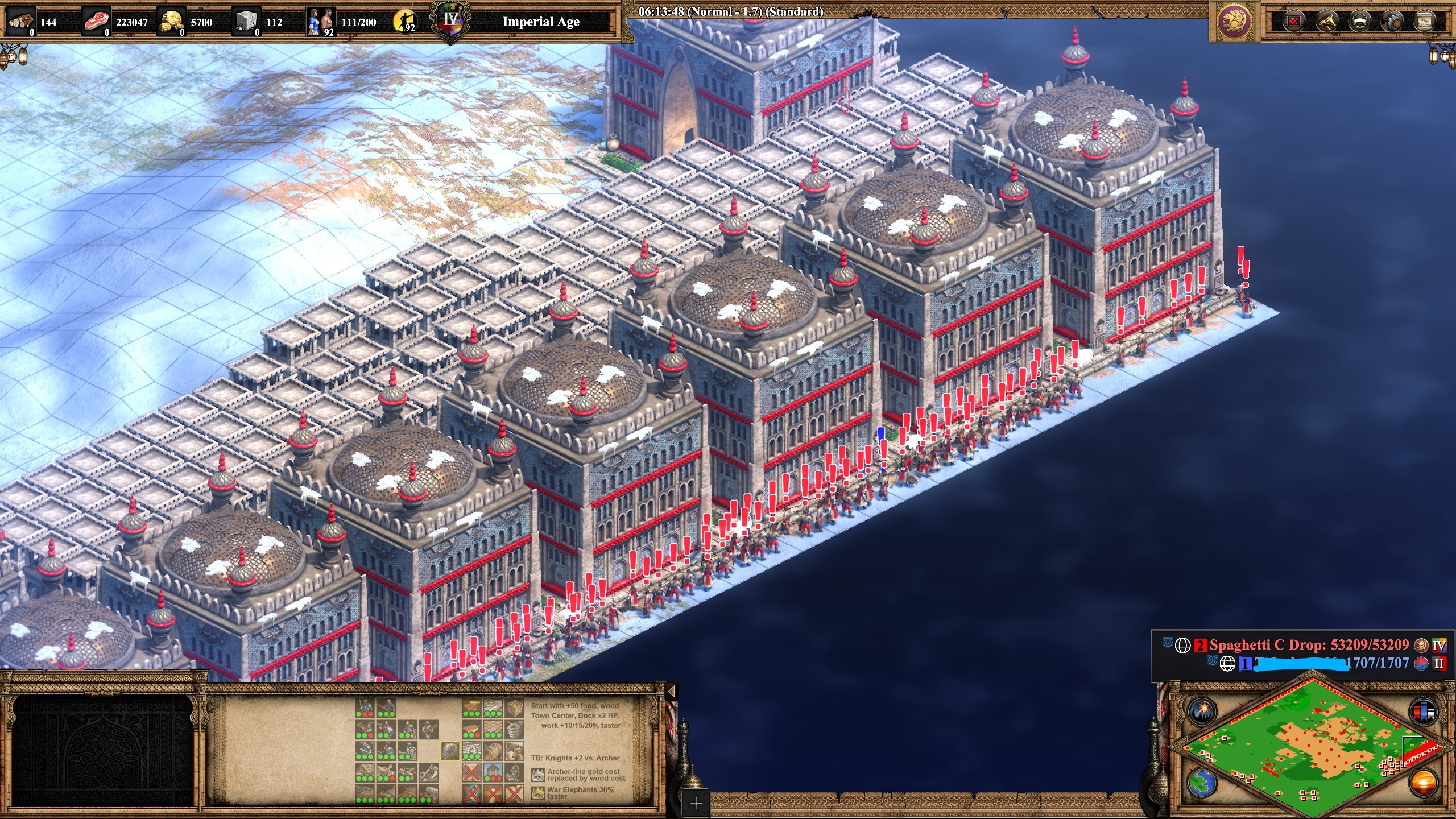Select the idle villager bell icon
Image resolution: width=1456 pixels, height=819 pixels.
coord(404,22)
